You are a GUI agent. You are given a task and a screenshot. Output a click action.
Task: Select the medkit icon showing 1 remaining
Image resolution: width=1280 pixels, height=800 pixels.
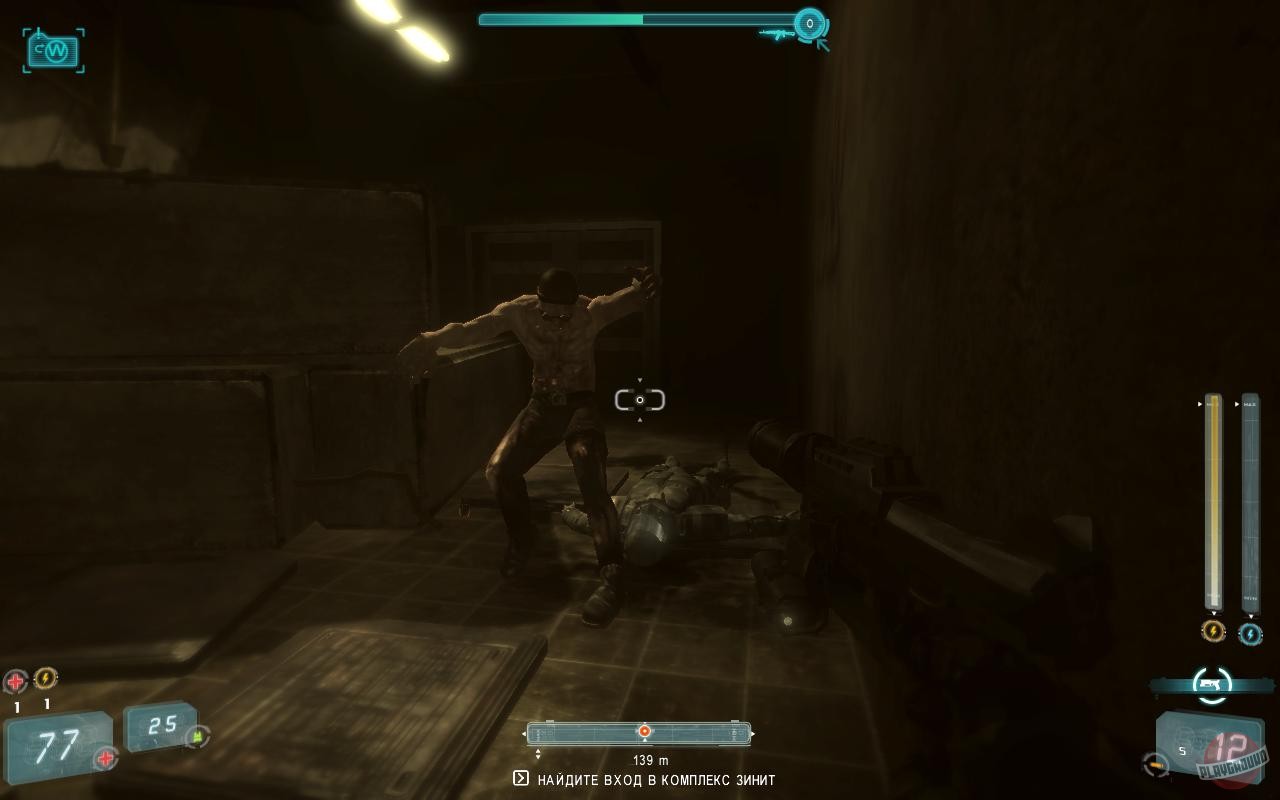(x=17, y=680)
